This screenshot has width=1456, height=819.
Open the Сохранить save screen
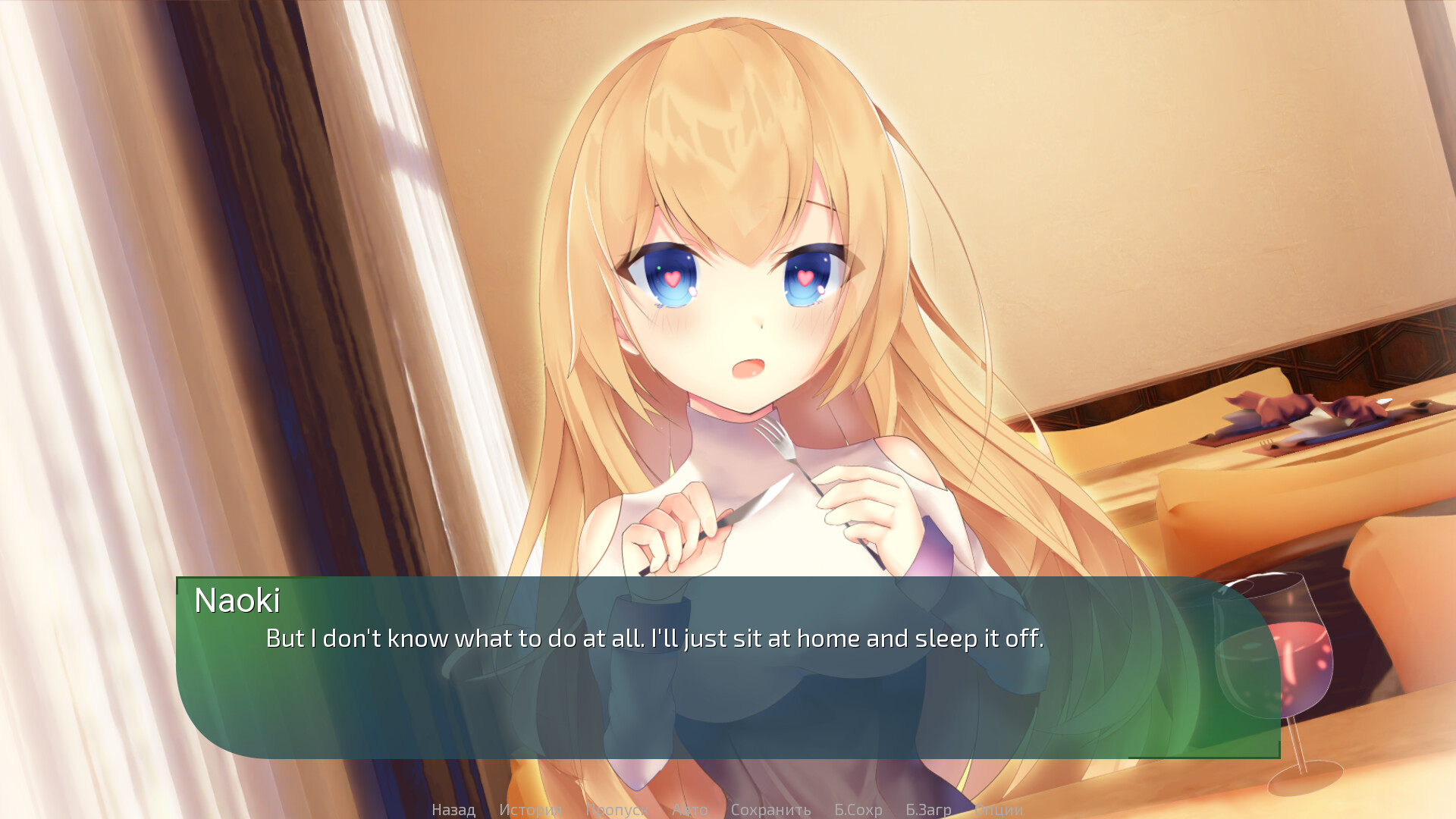point(771,809)
